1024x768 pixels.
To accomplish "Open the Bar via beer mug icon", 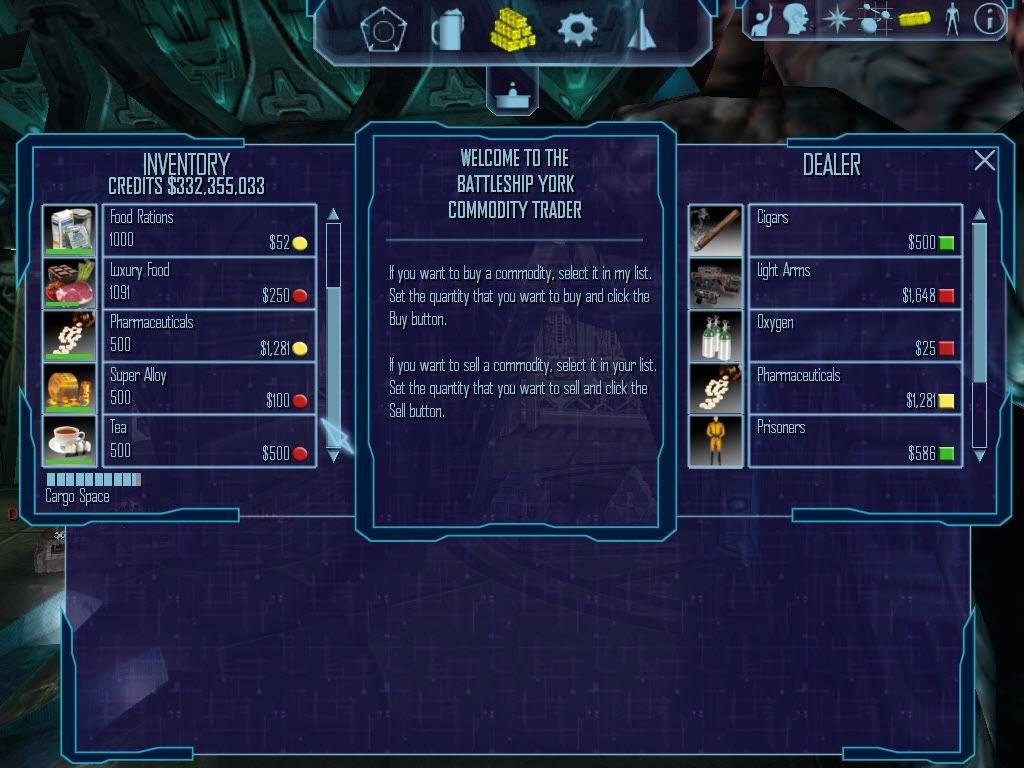I will 447,30.
